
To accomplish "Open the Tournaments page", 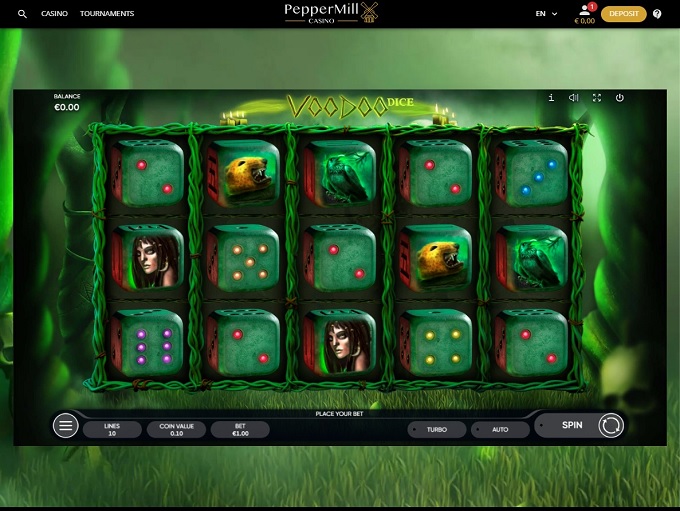I will point(107,14).
